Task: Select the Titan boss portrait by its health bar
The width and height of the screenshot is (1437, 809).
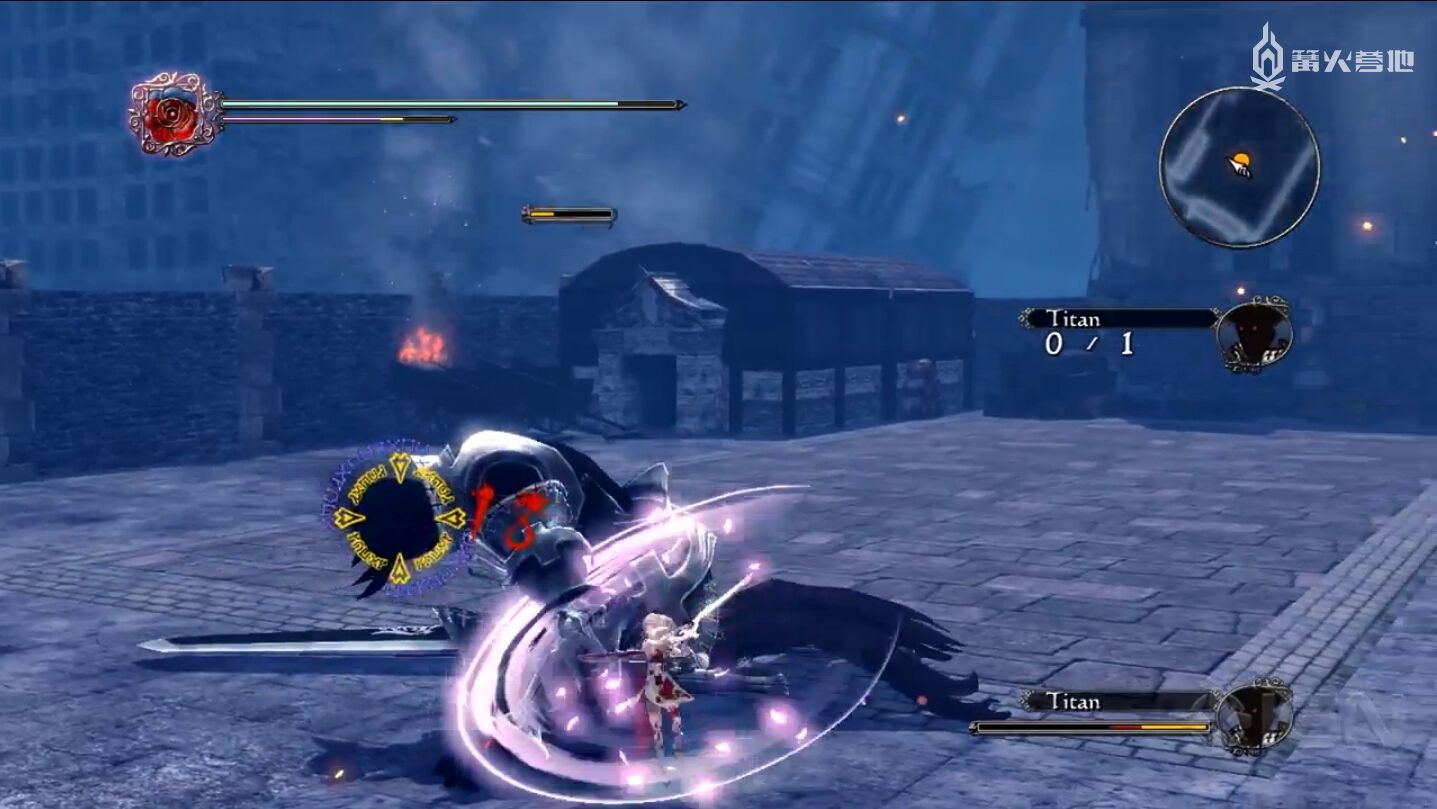Action: coord(1254,716)
